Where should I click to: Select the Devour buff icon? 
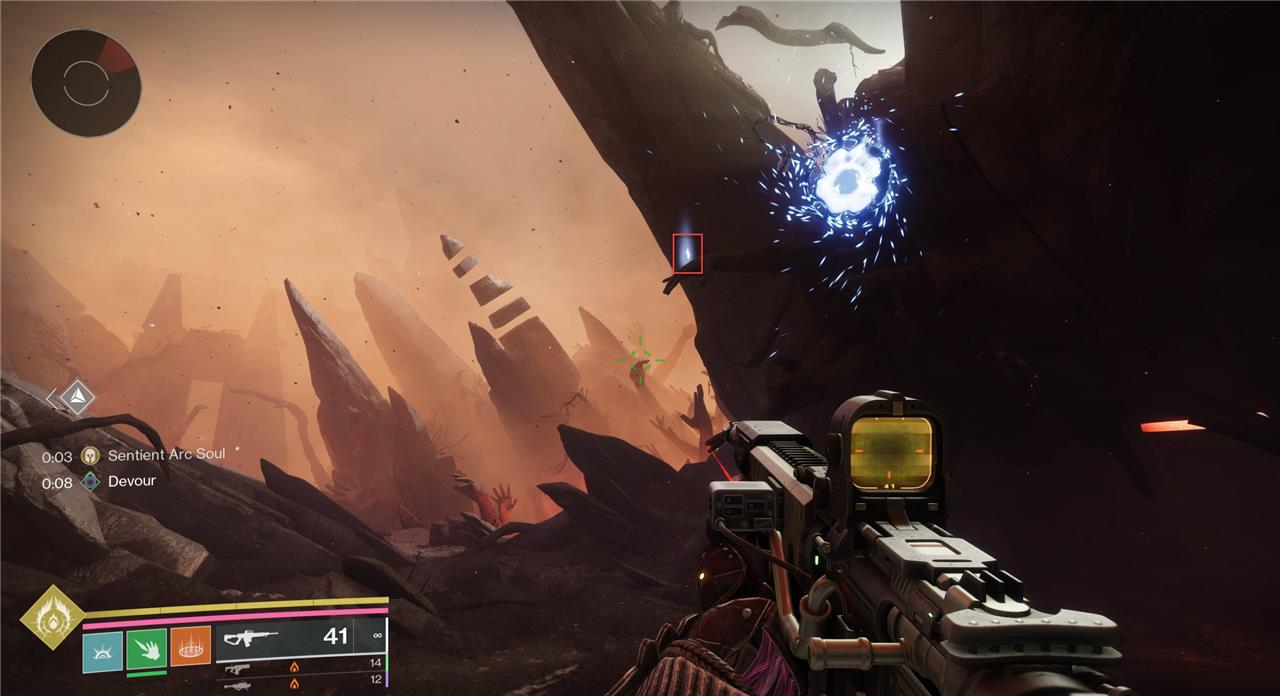(x=91, y=481)
